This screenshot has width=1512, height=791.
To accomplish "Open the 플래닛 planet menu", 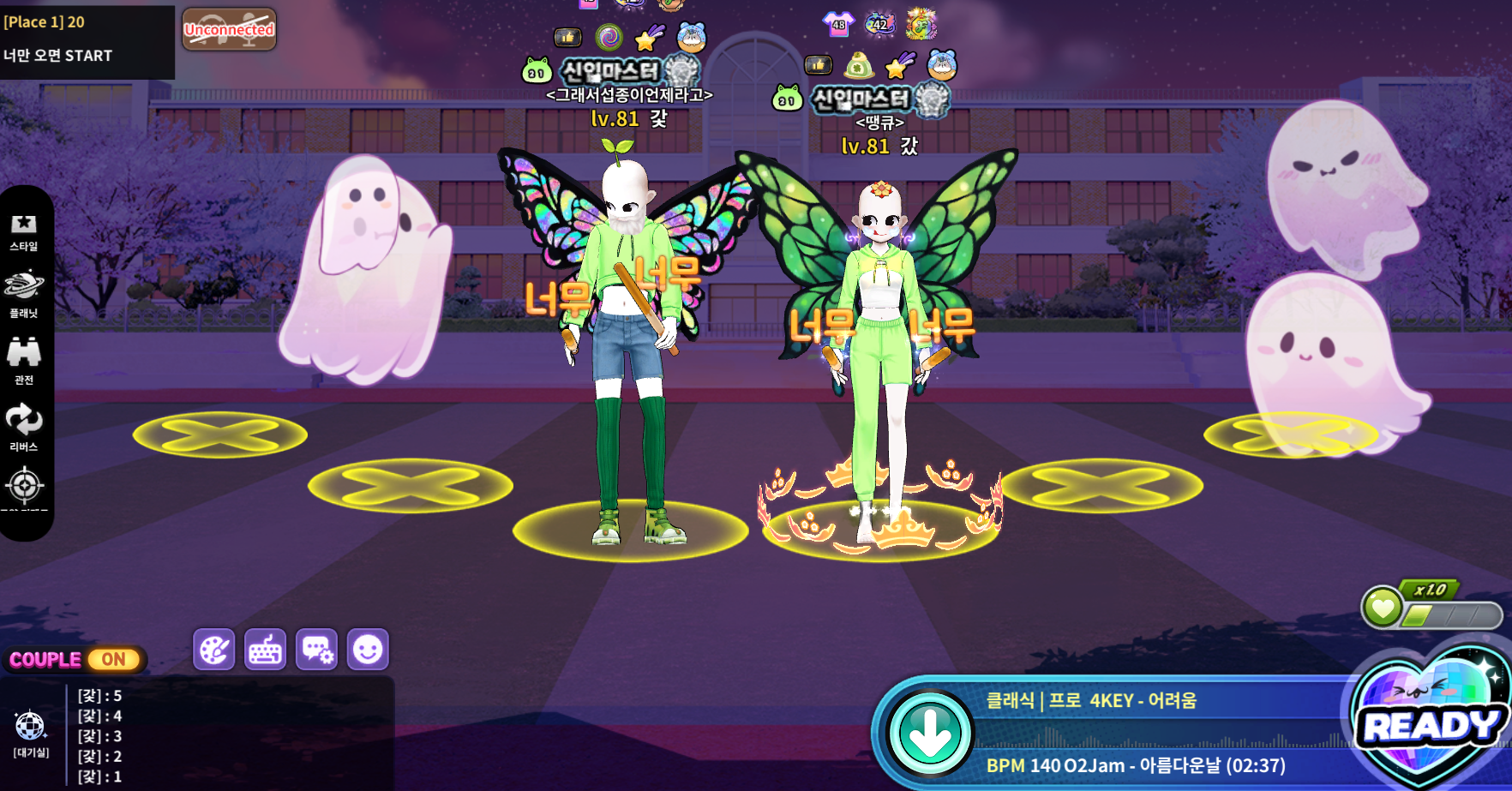I will 24,293.
